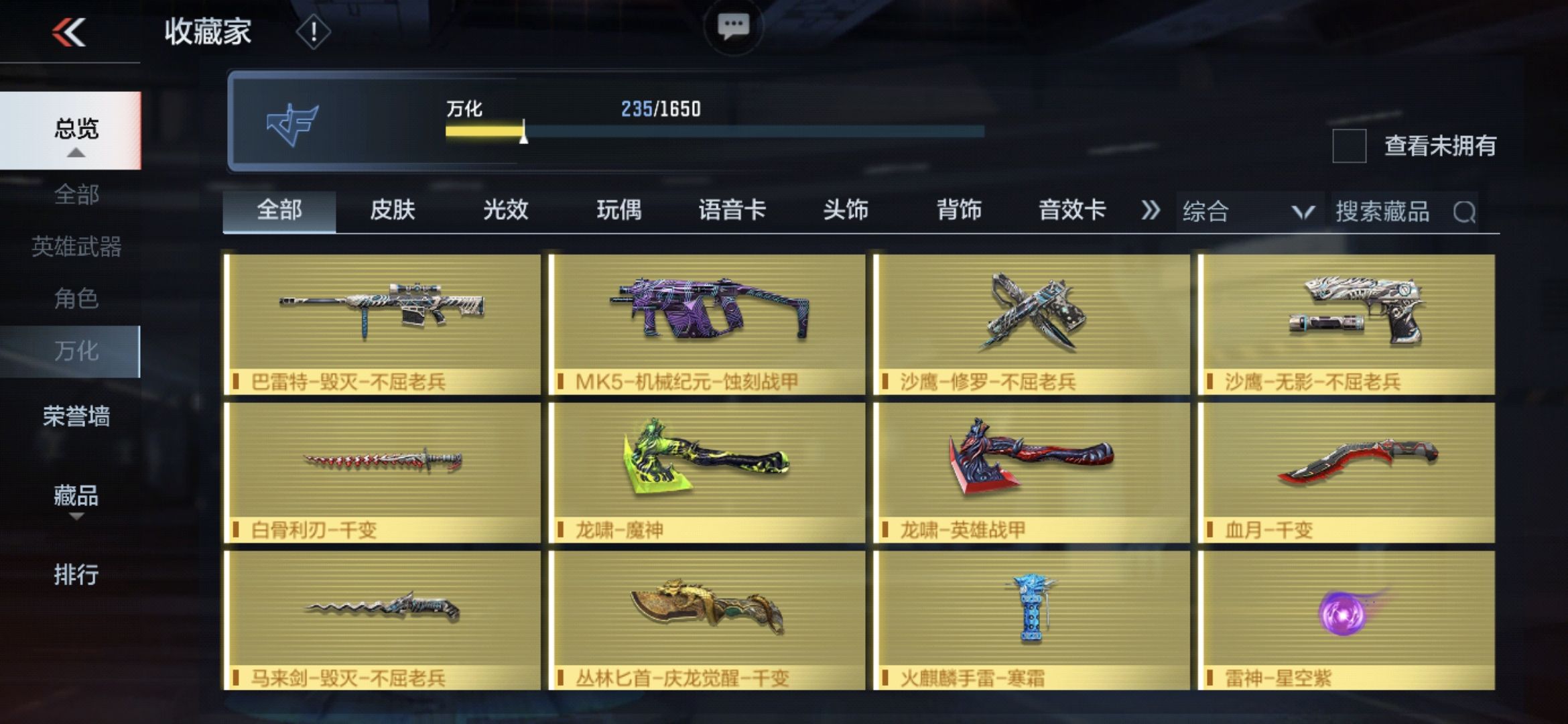The height and width of the screenshot is (724, 1568).
Task: Expand the 藏品 section downward arrow
Action: 76,517
